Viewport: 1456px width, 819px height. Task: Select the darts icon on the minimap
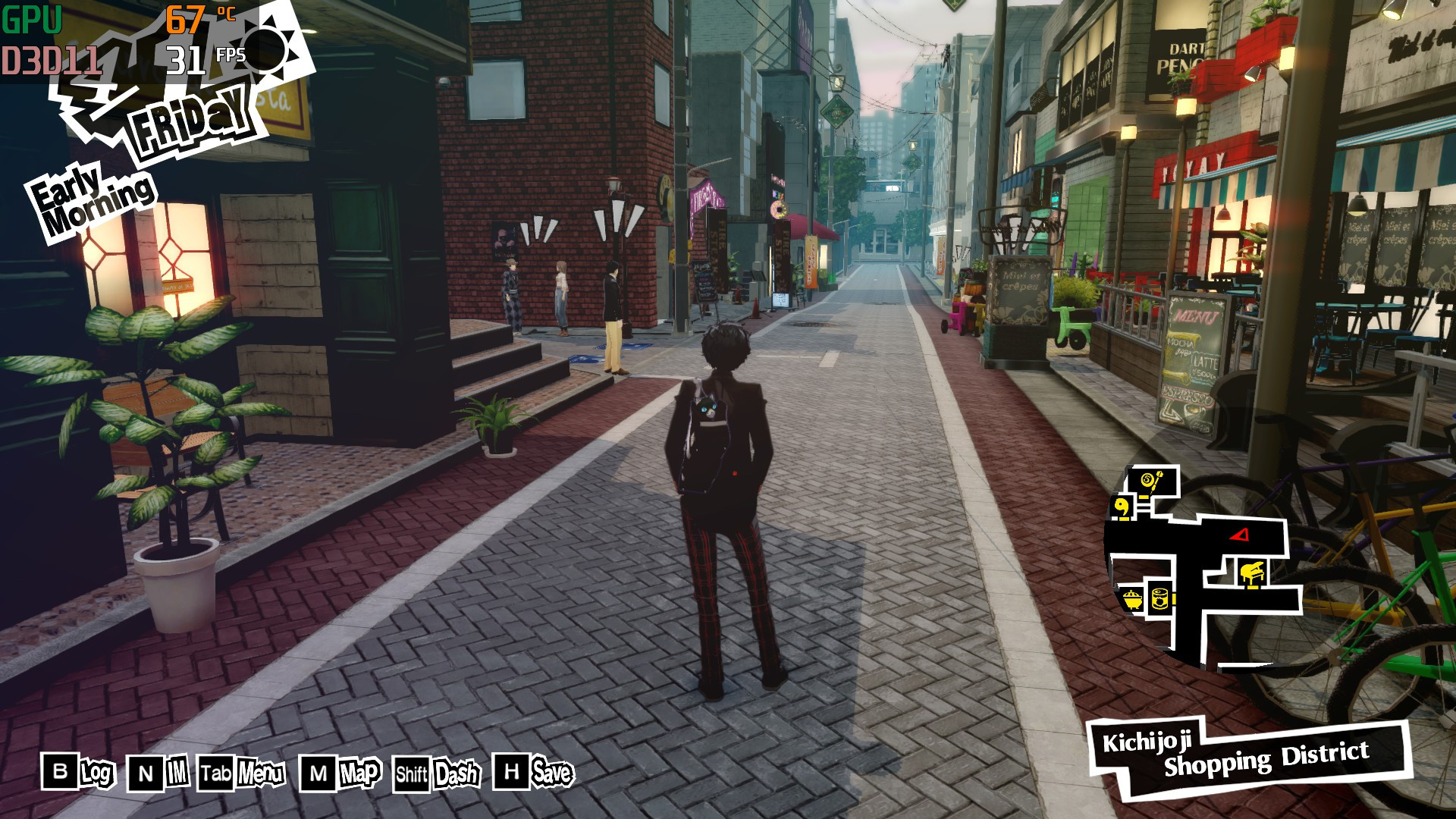[x=1152, y=480]
